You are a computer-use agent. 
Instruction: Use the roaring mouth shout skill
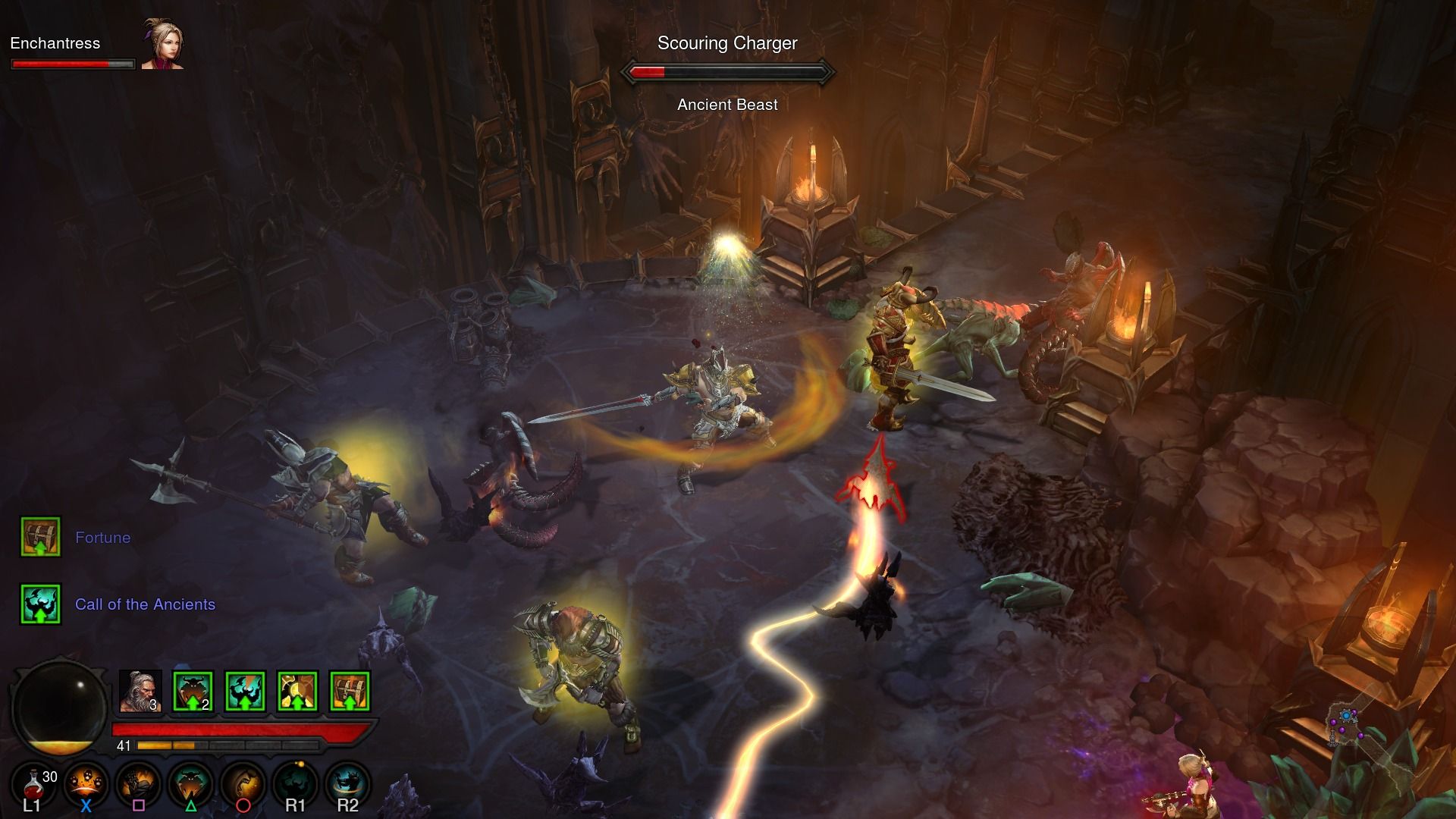[243, 785]
